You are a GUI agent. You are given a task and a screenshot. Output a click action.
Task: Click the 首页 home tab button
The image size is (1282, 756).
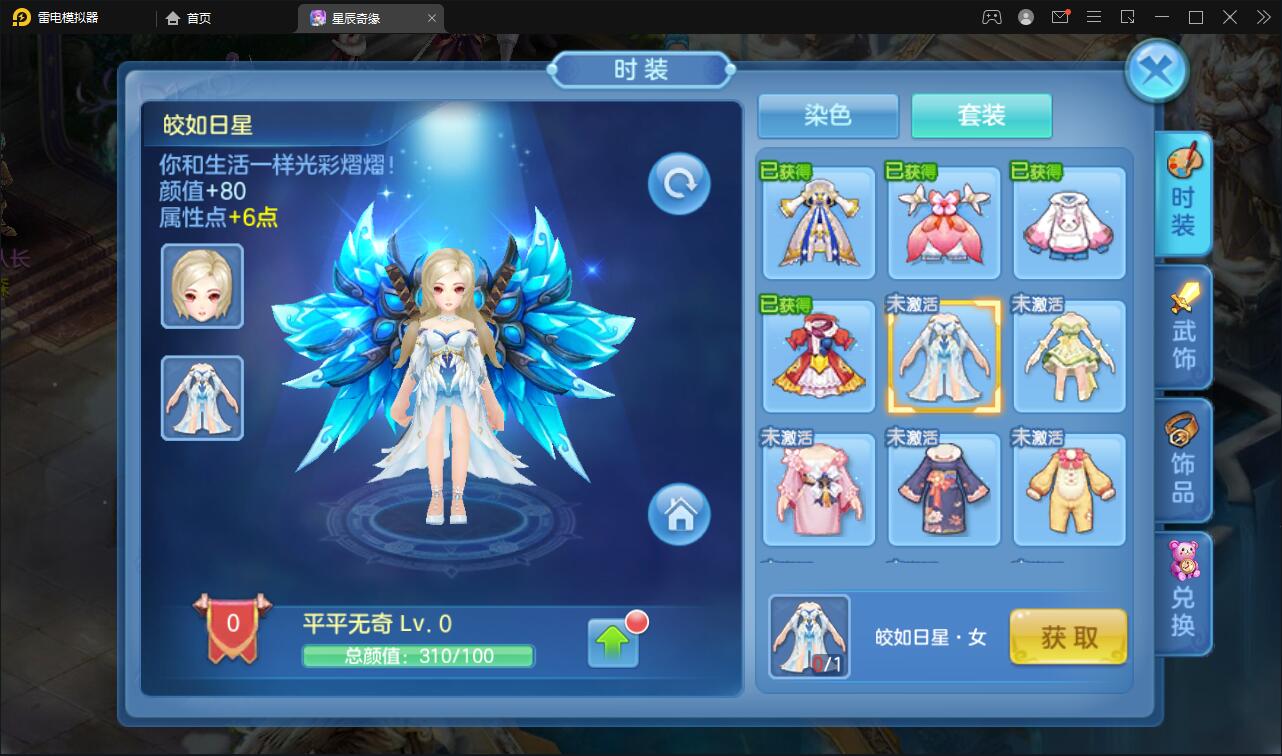197,17
